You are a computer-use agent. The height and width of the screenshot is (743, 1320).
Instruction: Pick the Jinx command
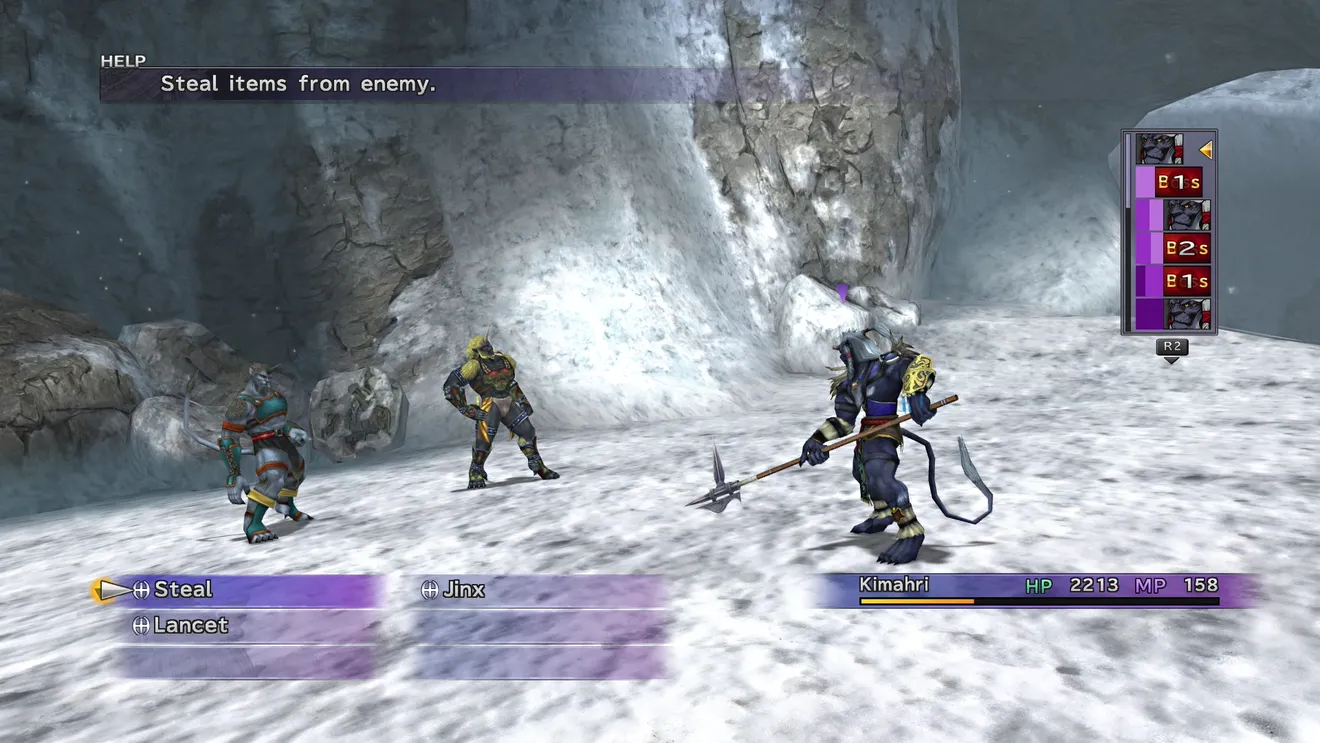click(463, 590)
